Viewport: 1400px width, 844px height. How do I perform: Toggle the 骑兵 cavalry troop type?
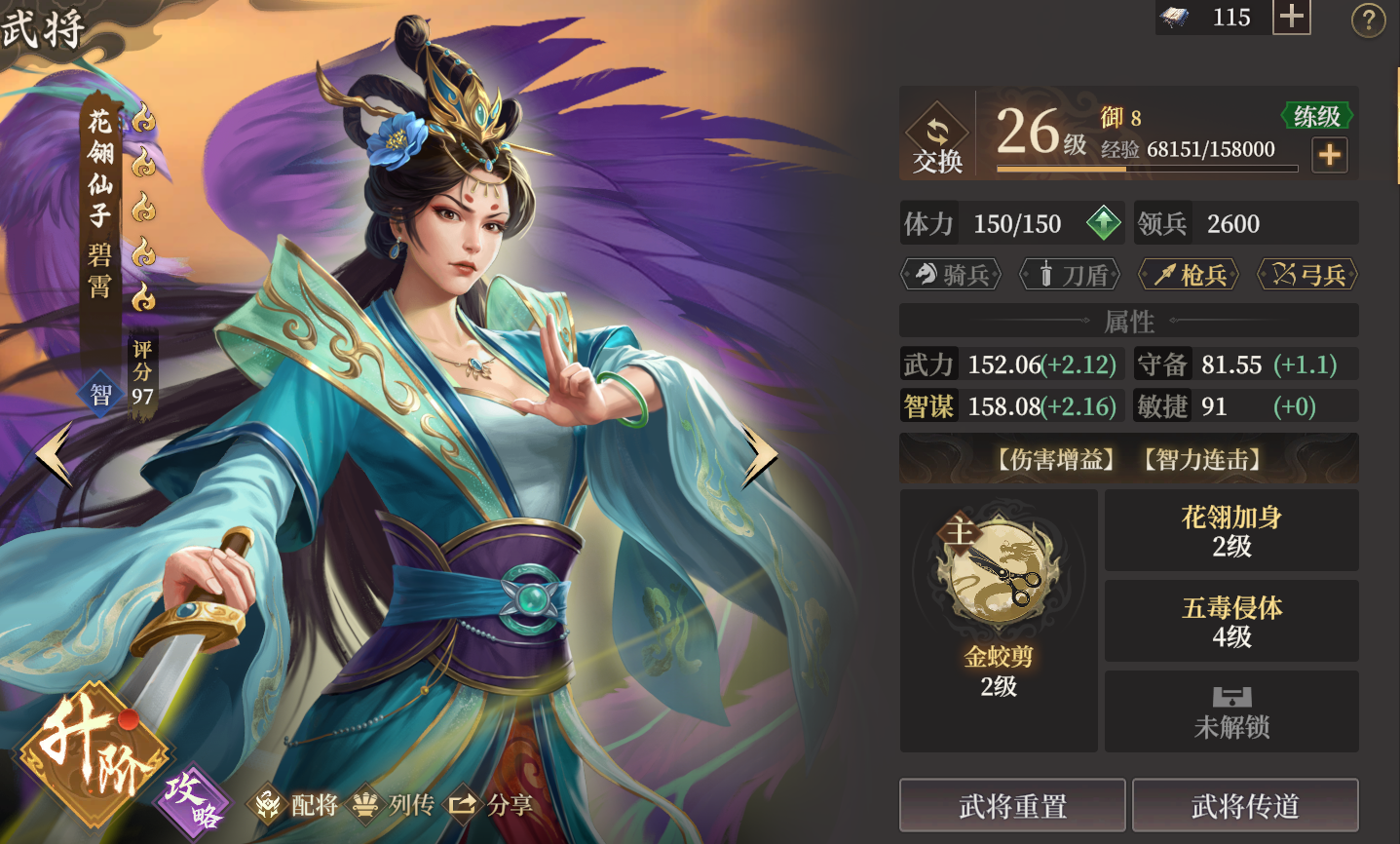pyautogui.click(x=951, y=274)
